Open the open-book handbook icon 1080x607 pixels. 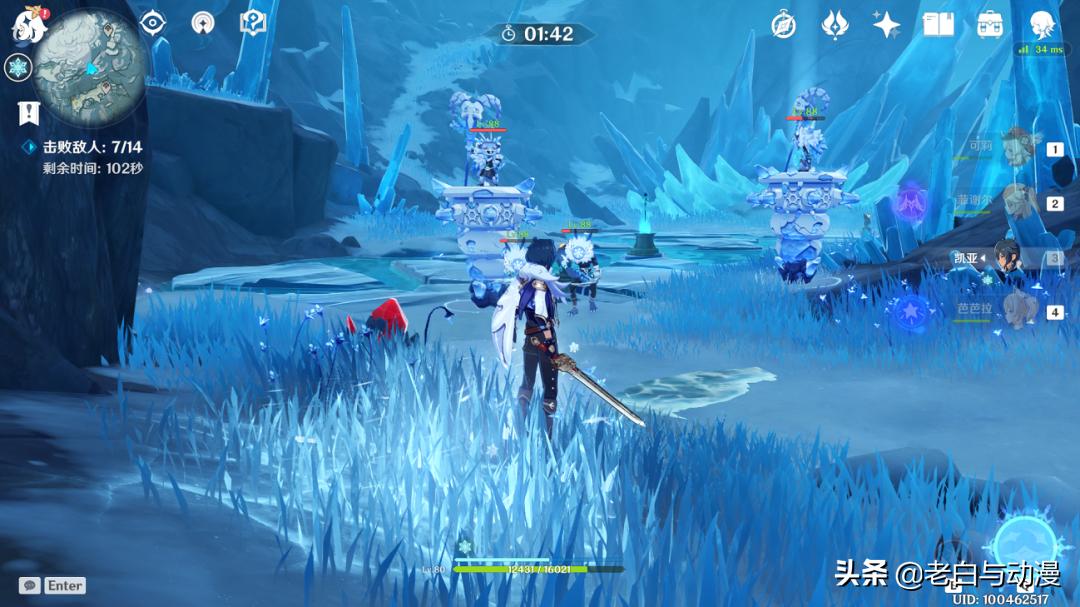938,26
